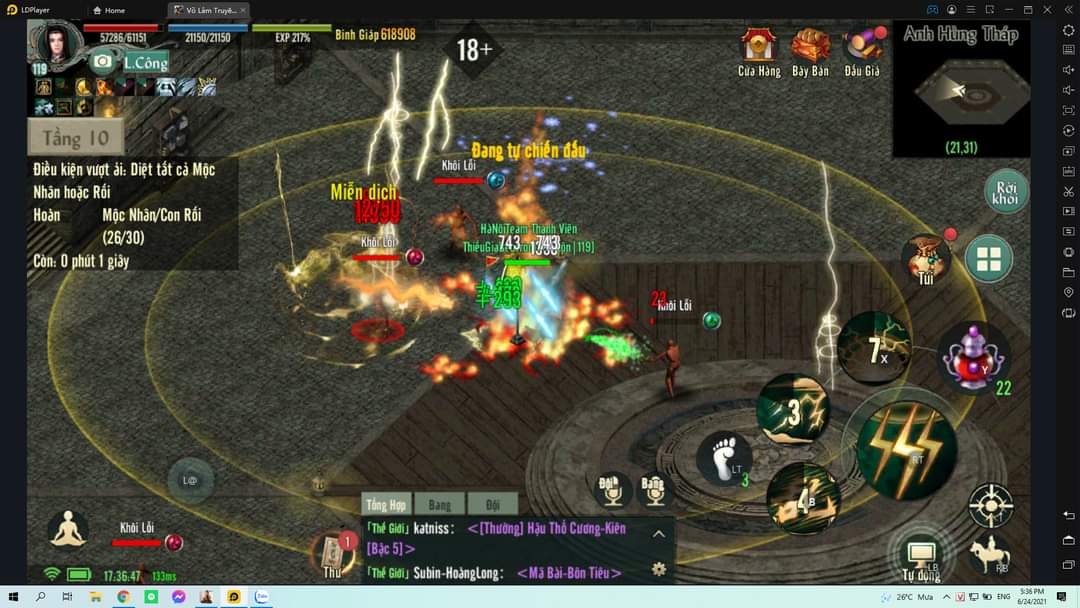Toggle Tự động auto-combat
The width and height of the screenshot is (1080, 608).
pyautogui.click(x=921, y=555)
